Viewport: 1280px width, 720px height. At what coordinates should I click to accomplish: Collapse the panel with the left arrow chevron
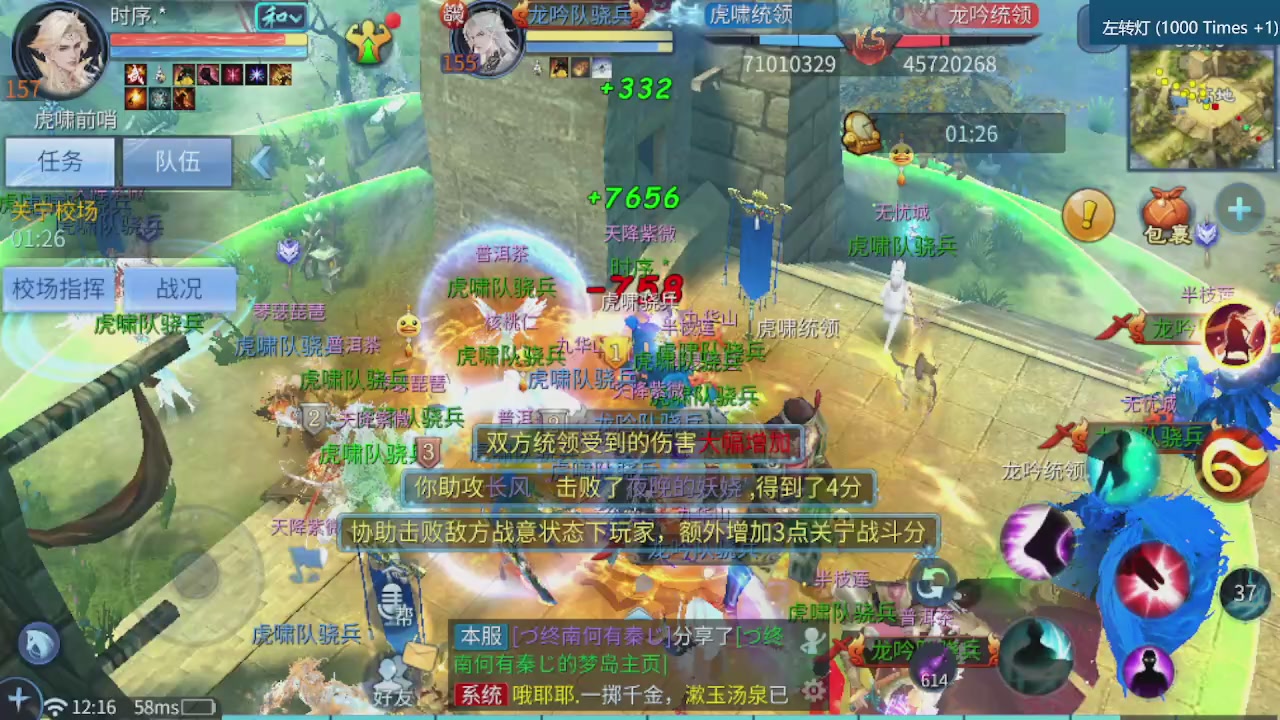[x=260, y=163]
